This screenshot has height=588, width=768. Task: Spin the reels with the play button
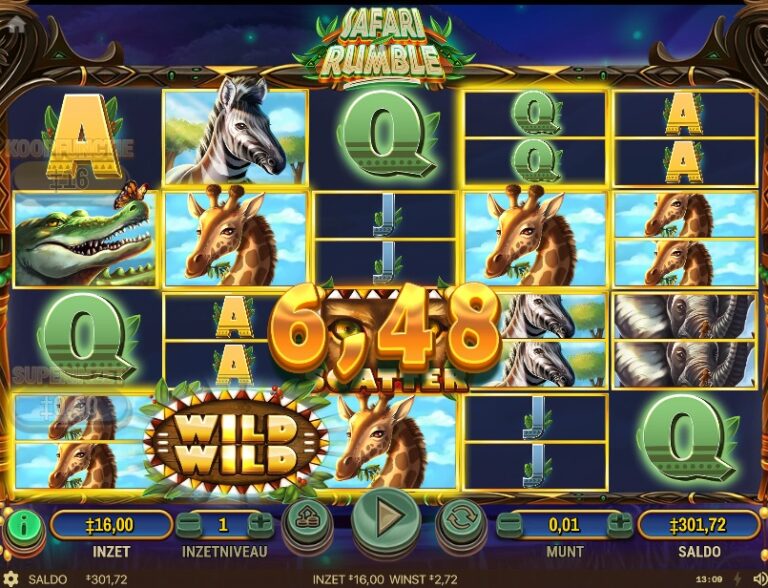385,518
